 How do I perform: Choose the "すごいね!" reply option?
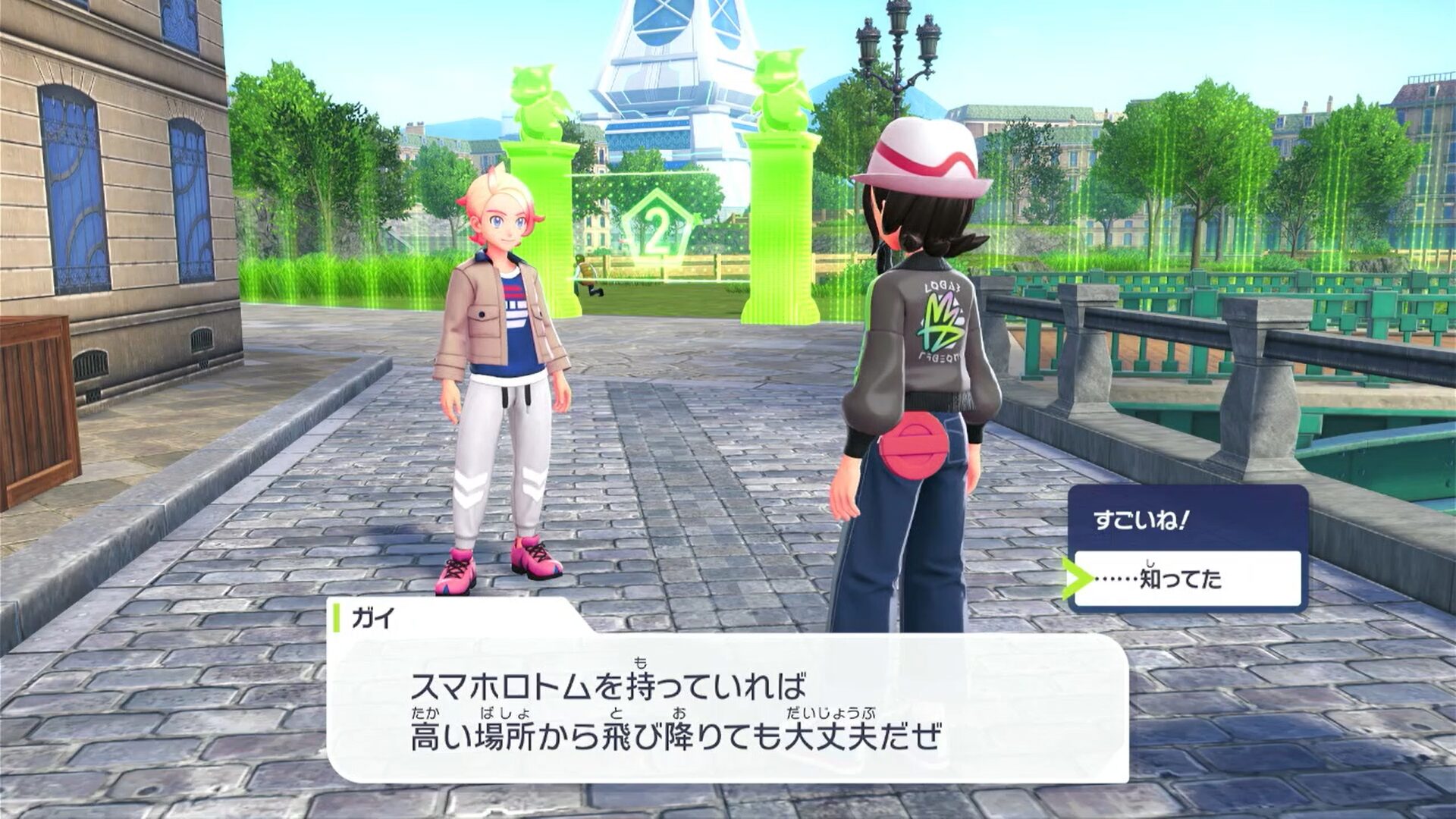1187,521
